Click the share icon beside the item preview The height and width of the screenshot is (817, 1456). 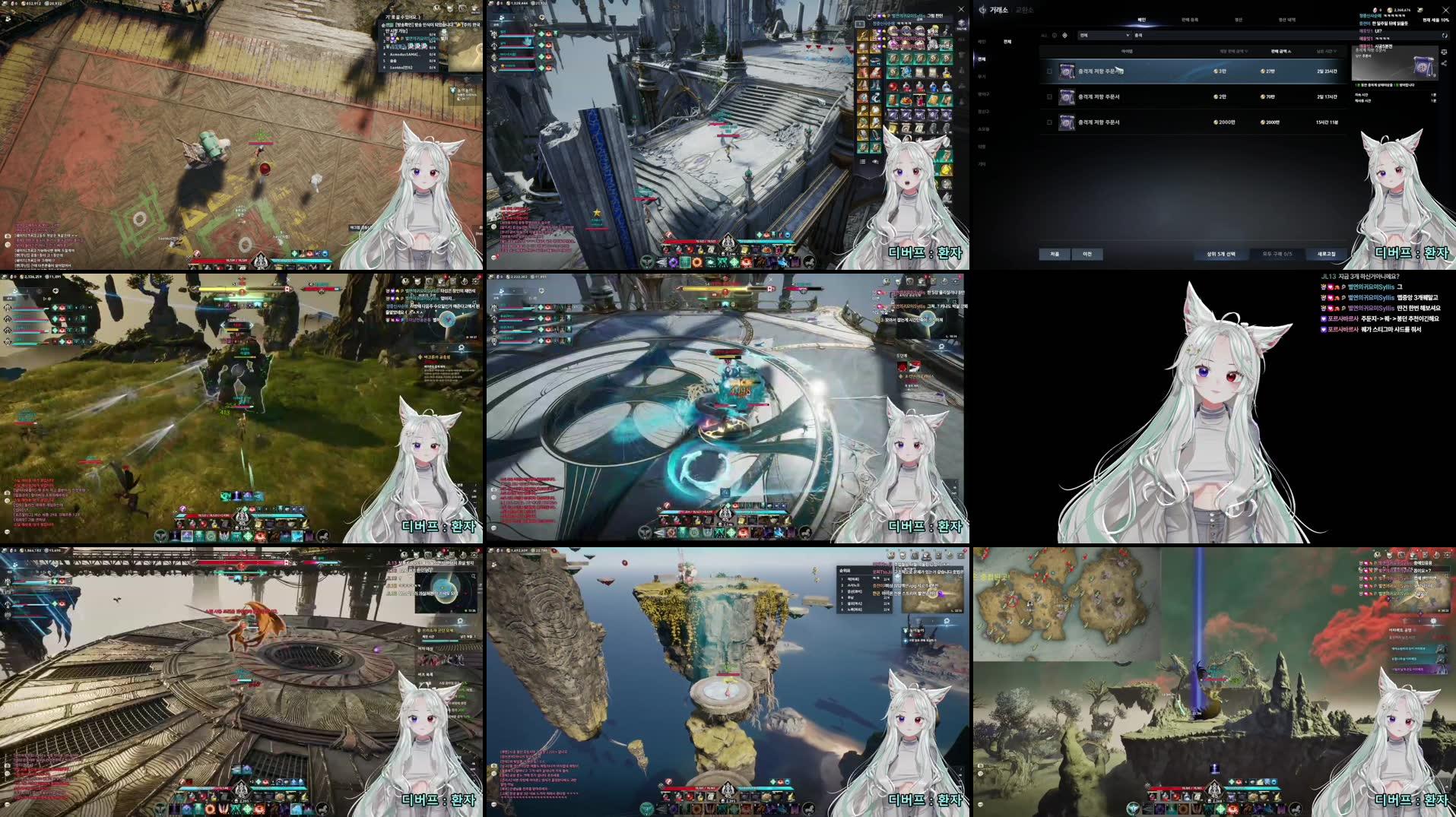point(1445,62)
